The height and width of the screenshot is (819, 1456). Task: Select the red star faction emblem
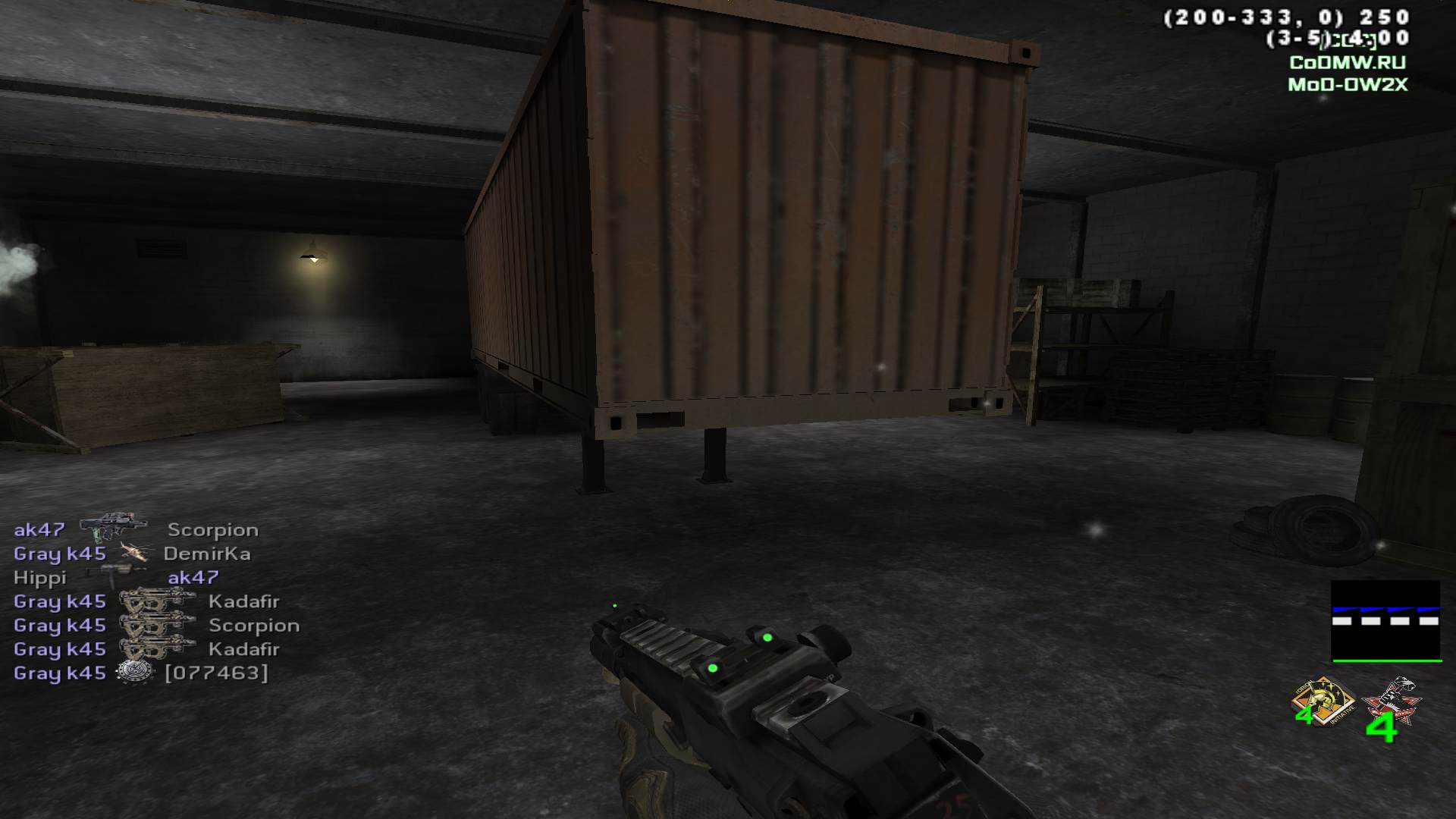click(1391, 704)
